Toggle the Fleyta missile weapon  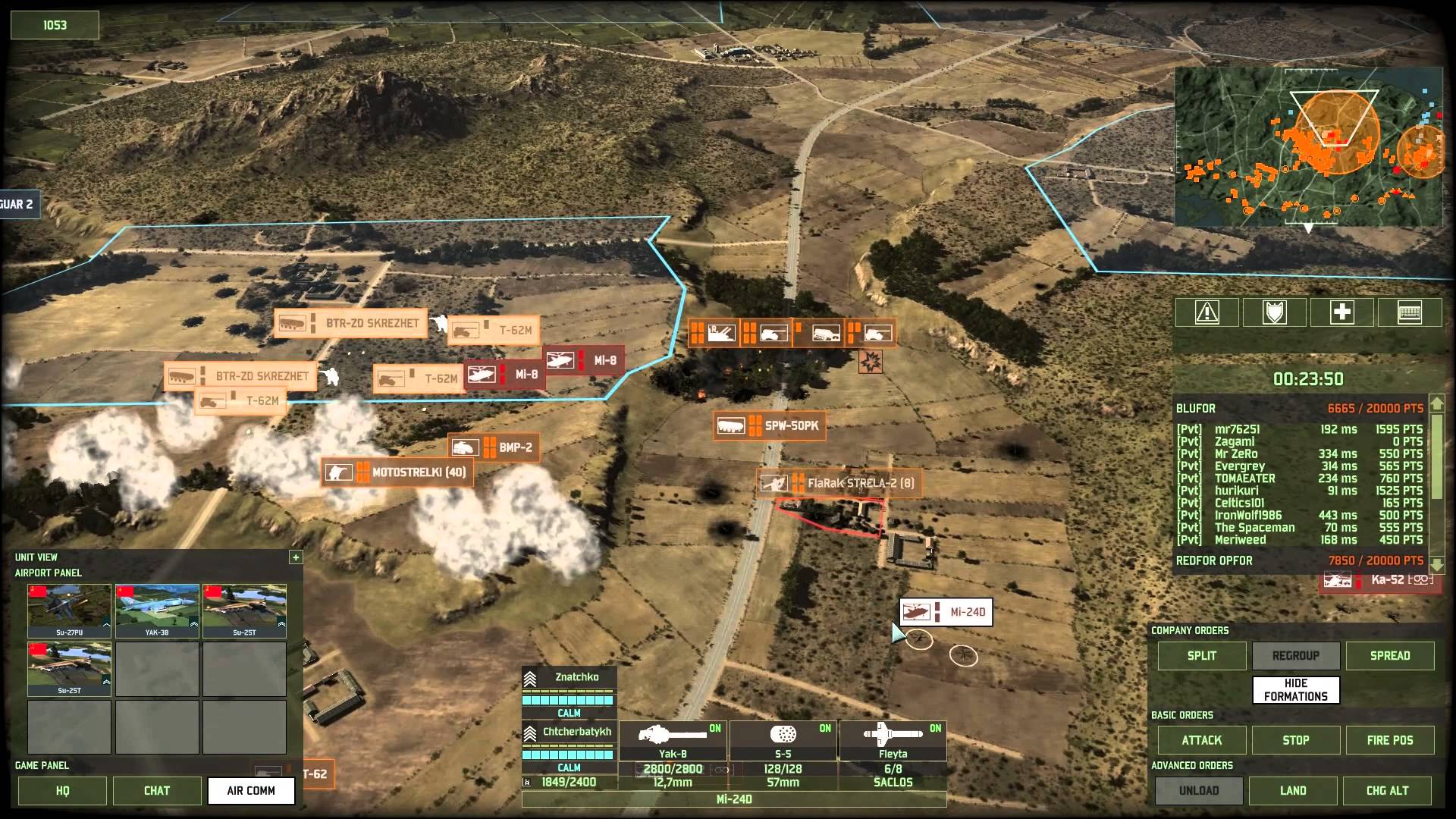(x=893, y=741)
